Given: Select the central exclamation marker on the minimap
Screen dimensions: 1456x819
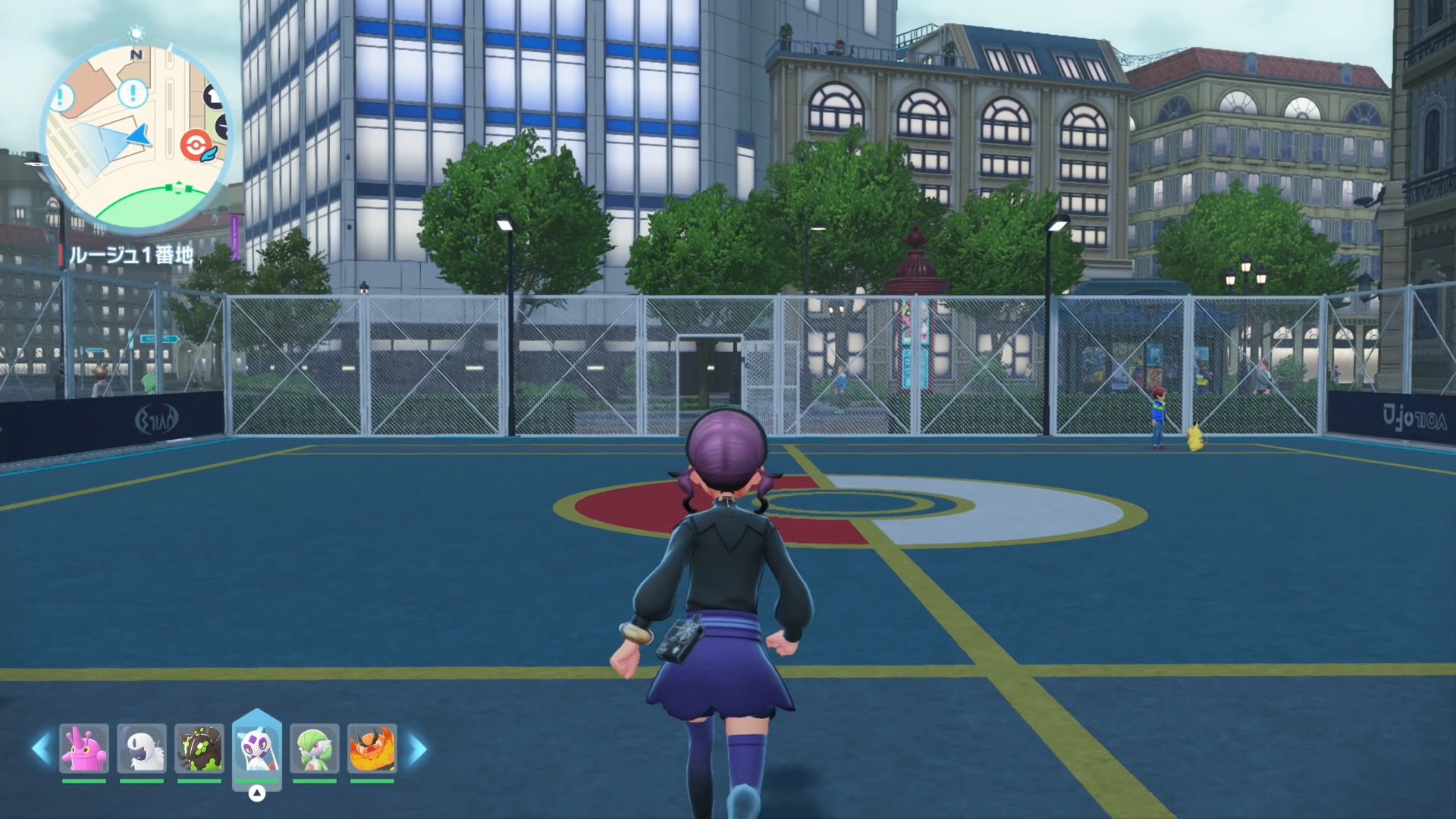Looking at the screenshot, I should 133,93.
